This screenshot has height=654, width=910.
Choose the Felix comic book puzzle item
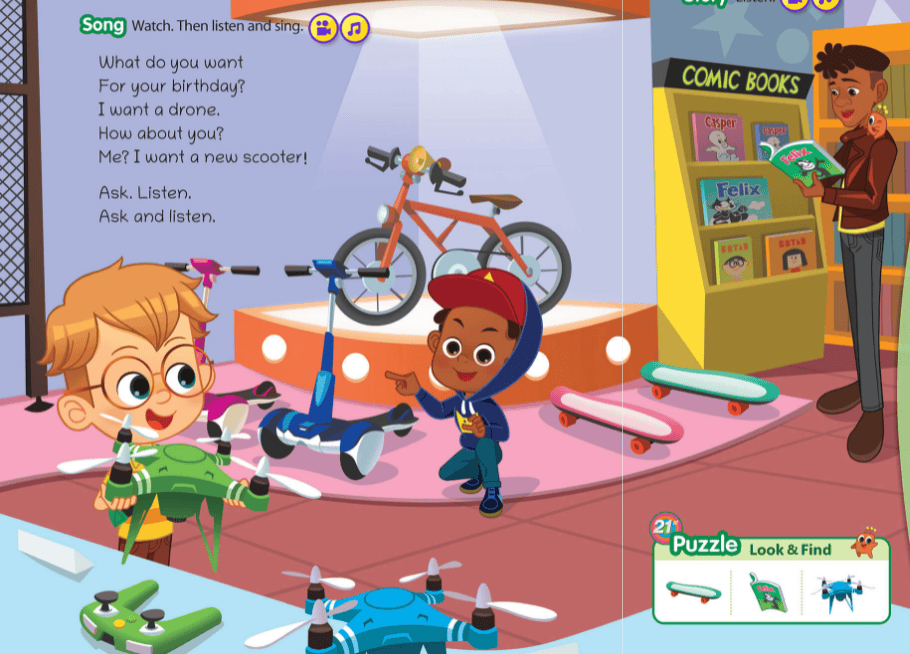click(768, 591)
